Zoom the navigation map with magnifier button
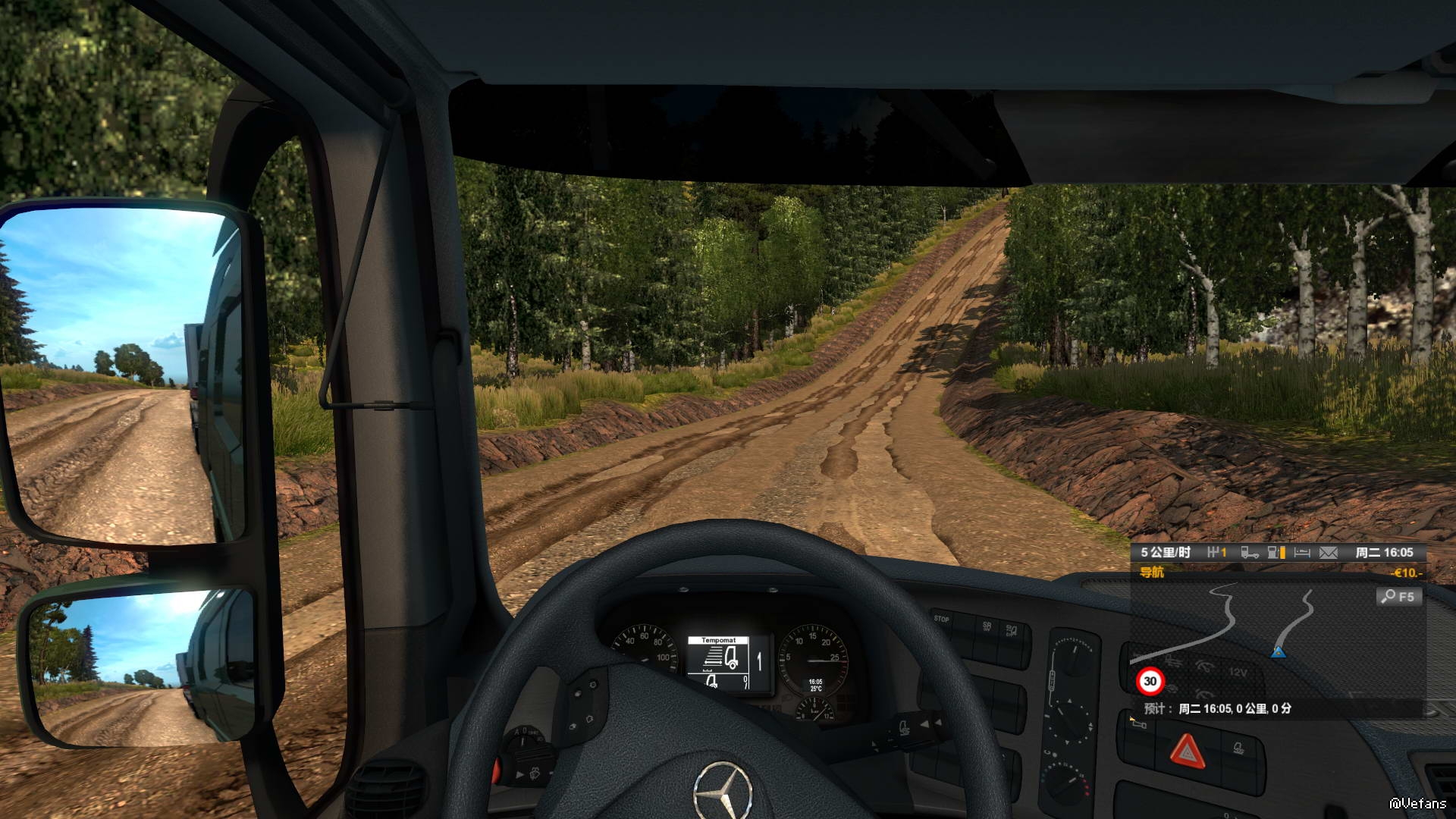Image resolution: width=1456 pixels, height=819 pixels. [1398, 597]
